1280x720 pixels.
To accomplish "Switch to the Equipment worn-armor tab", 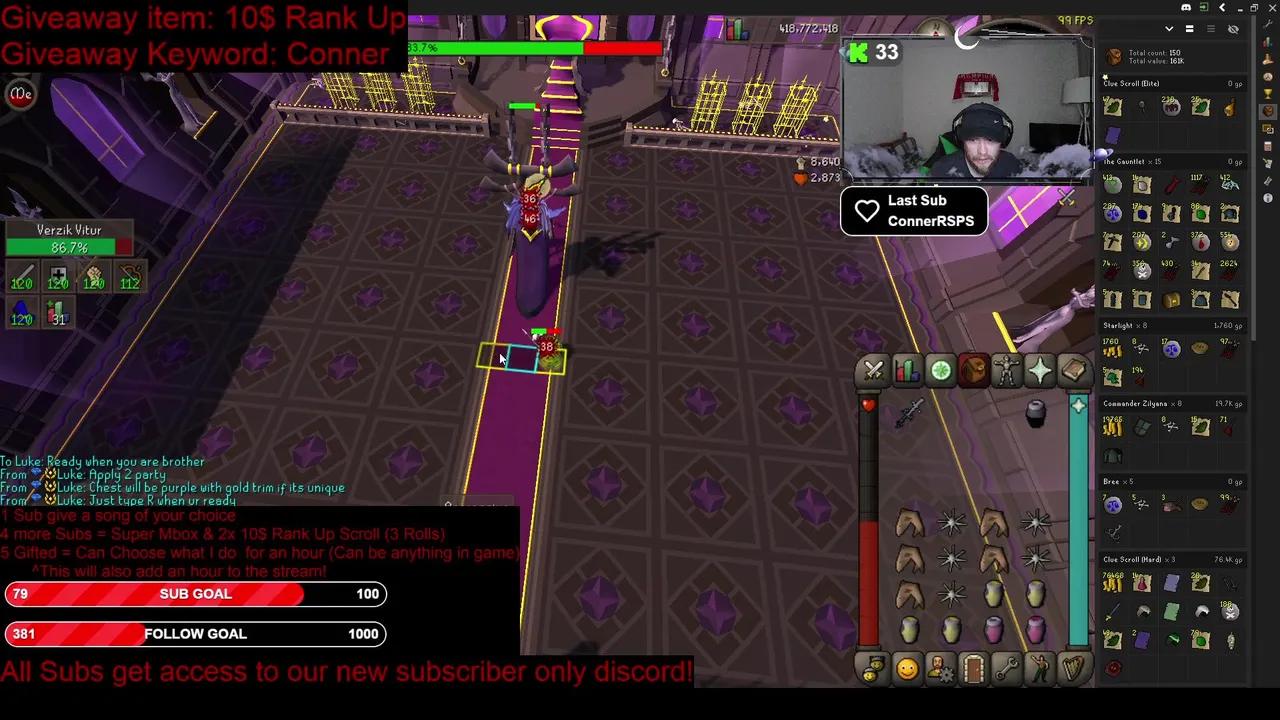I will click(x=1006, y=371).
